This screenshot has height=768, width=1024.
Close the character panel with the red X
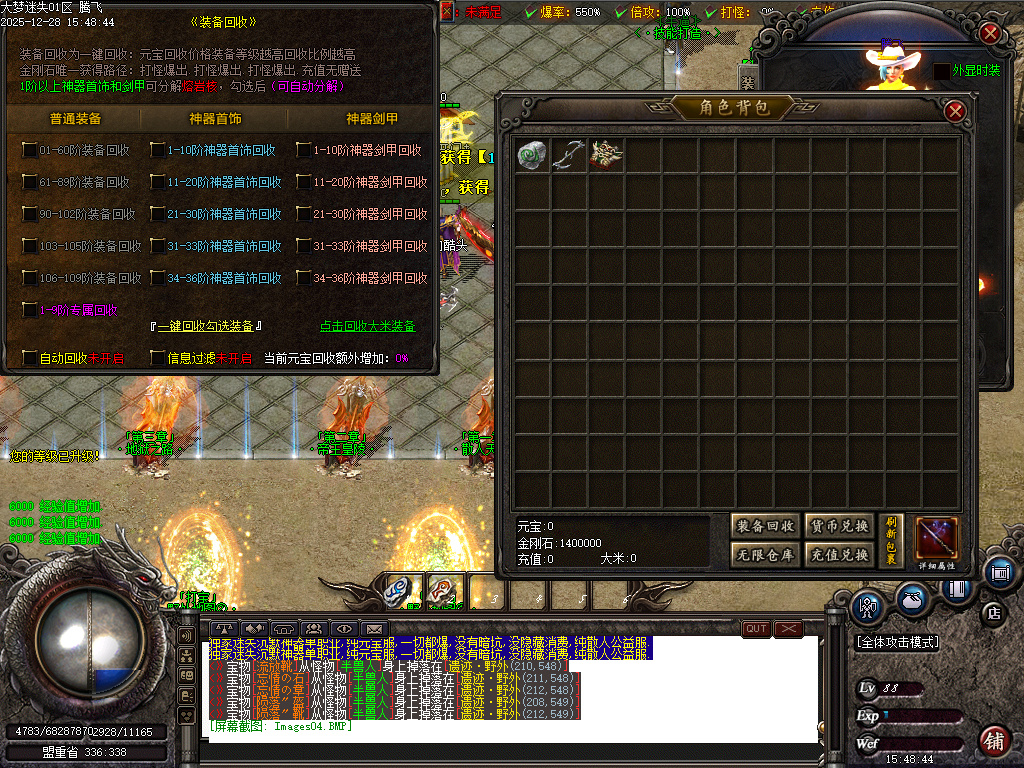990,33
